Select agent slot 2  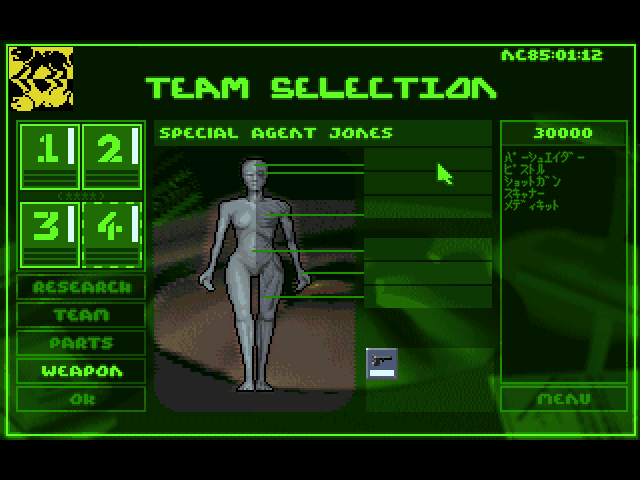point(112,155)
